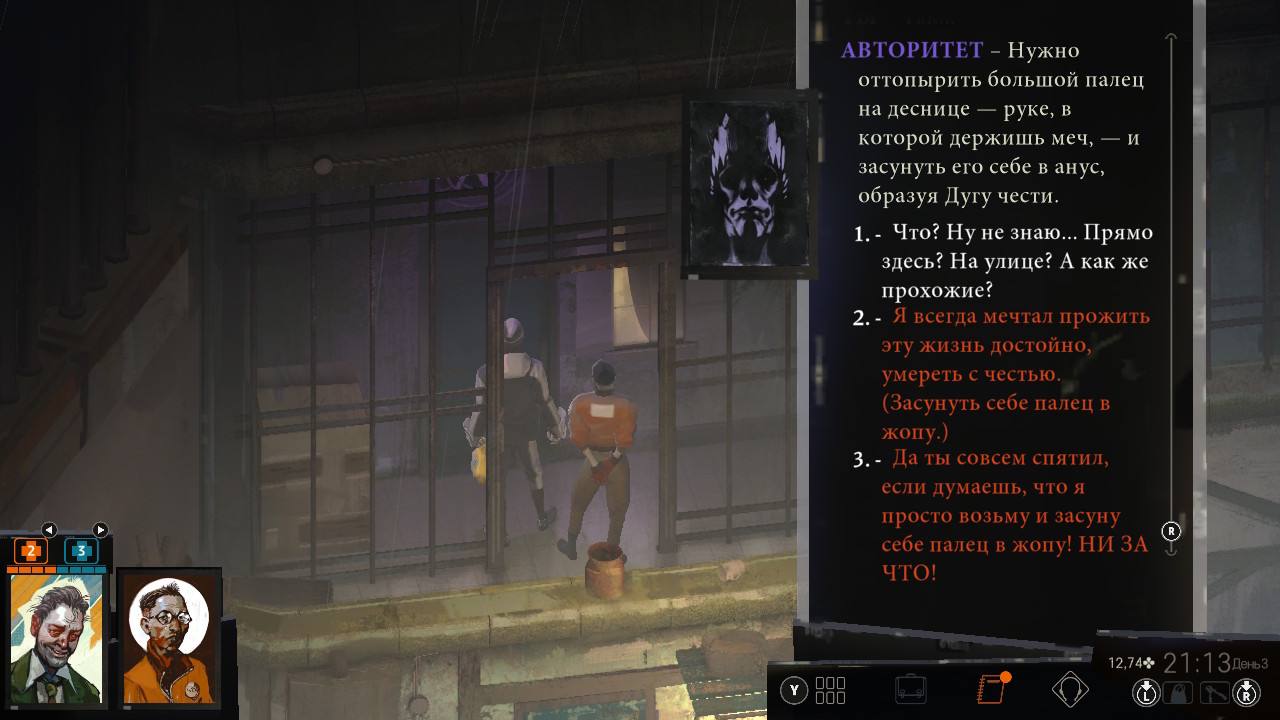The image size is (1280, 720).
Task: Pick reply 3 ending with "НИ ЗА ЧТО!"
Action: (1014, 516)
